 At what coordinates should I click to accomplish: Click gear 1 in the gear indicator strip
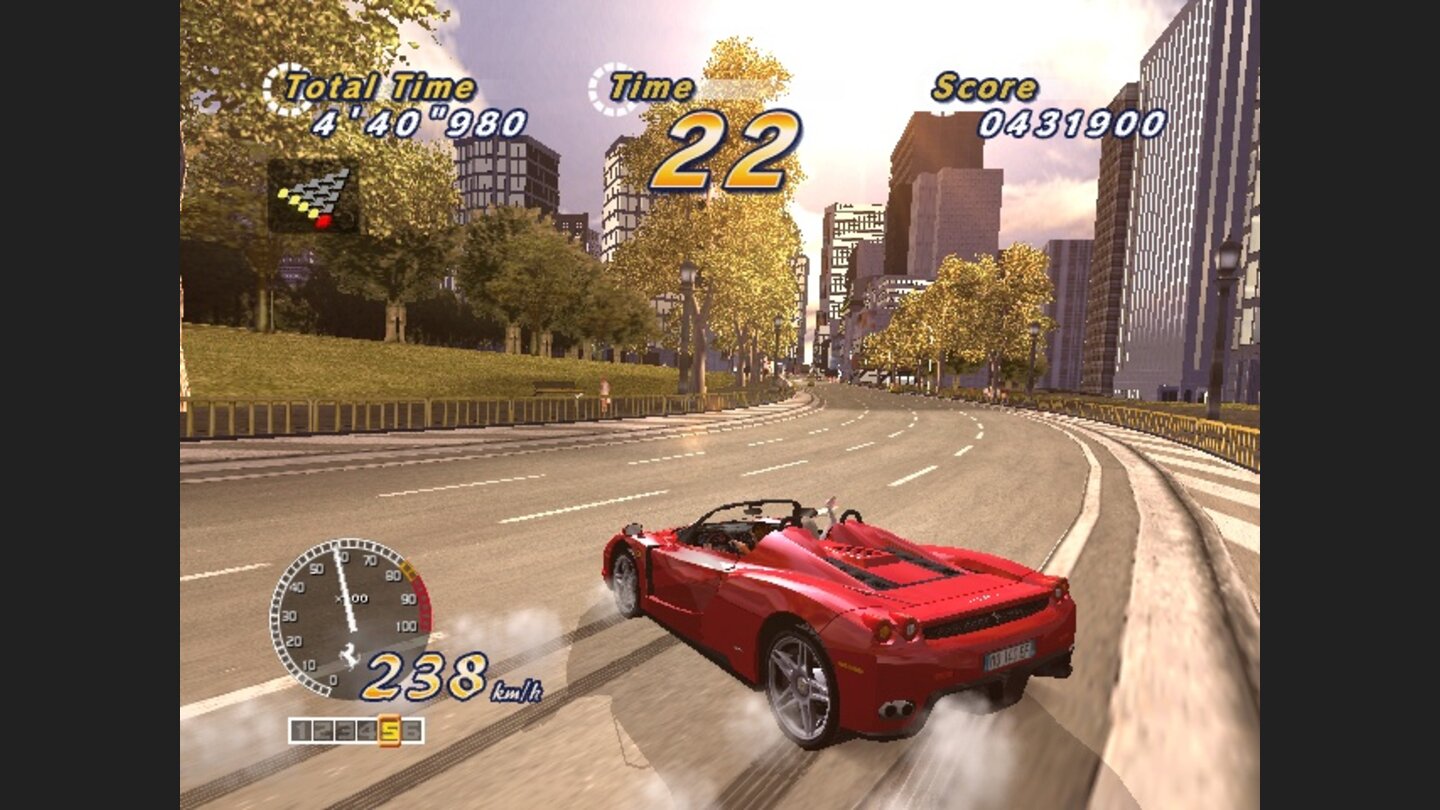pos(299,730)
